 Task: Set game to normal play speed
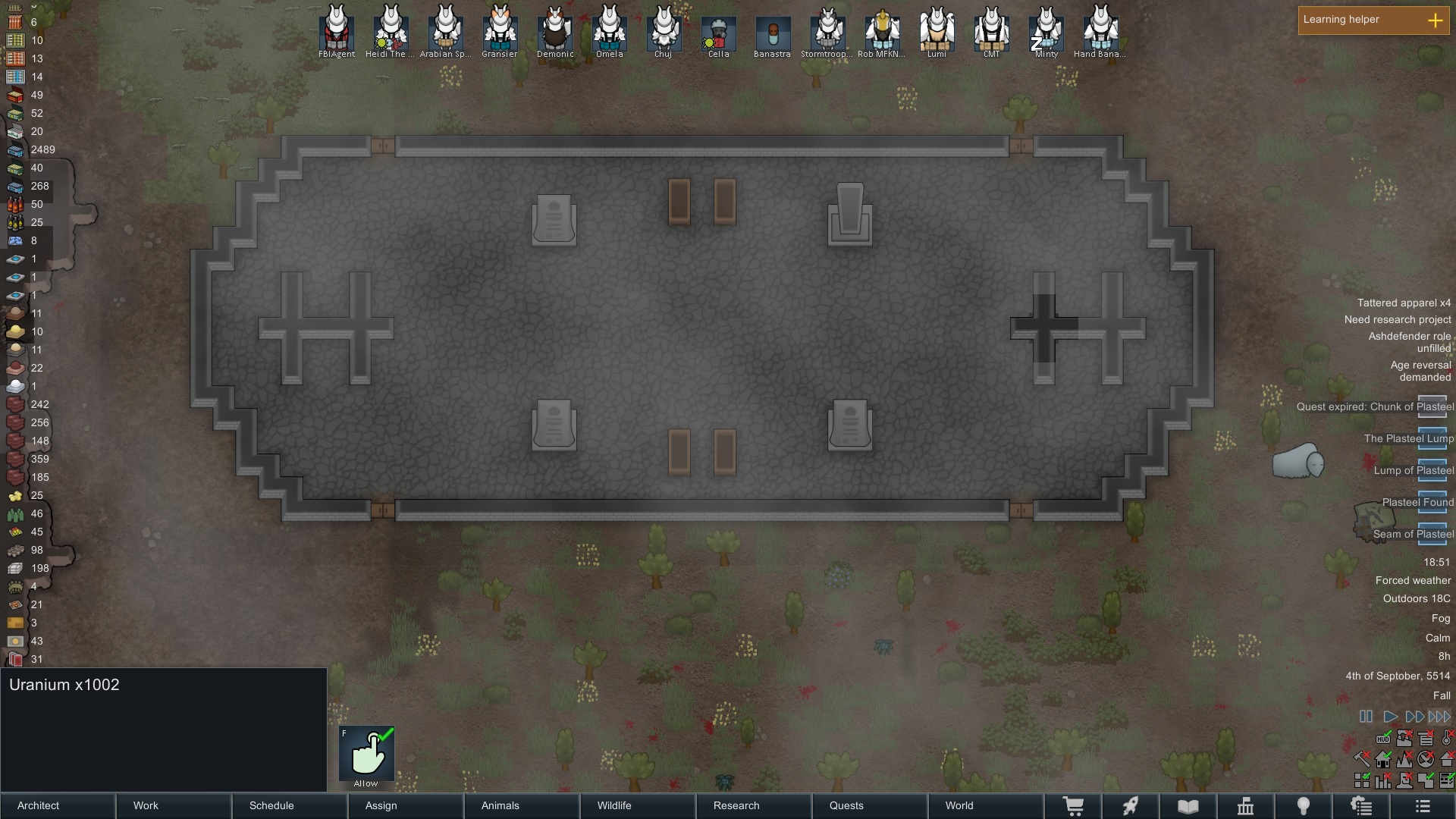coord(1390,717)
